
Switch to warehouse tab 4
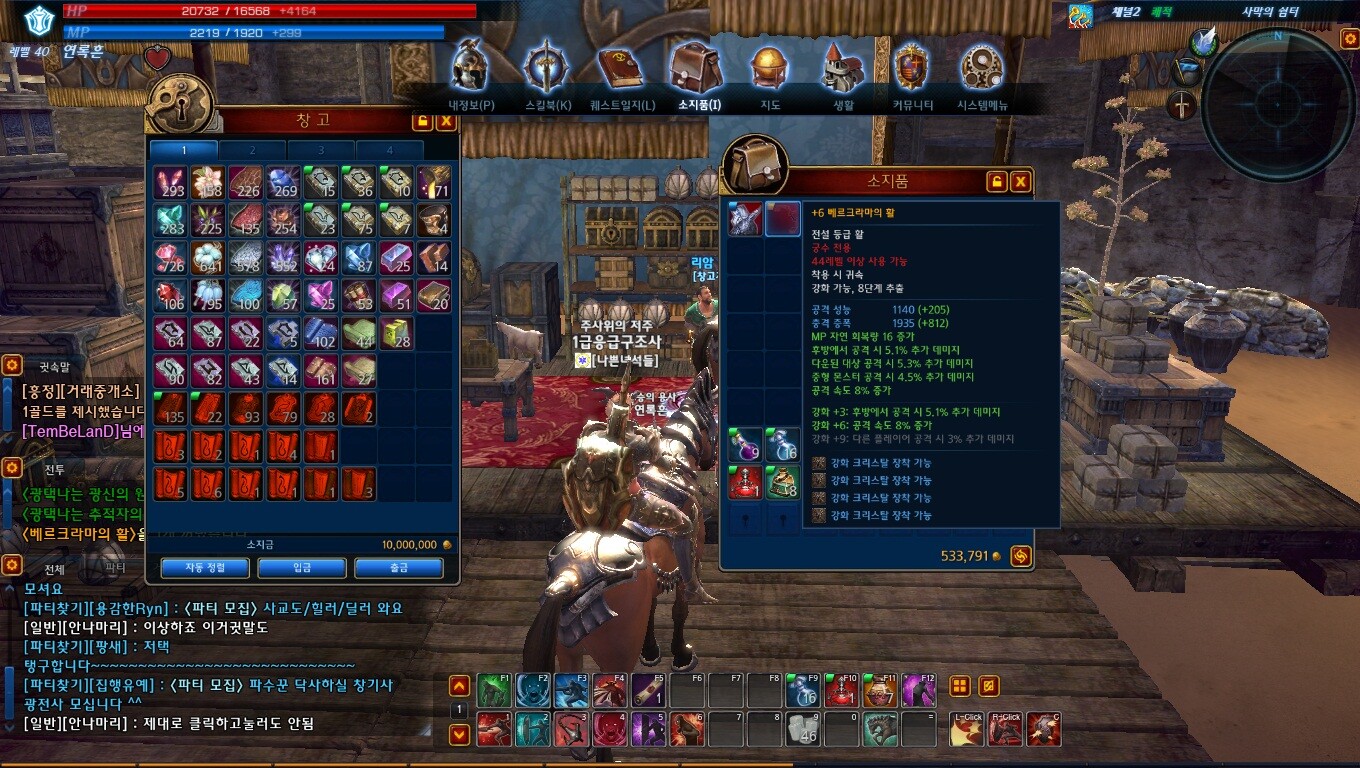coord(389,150)
